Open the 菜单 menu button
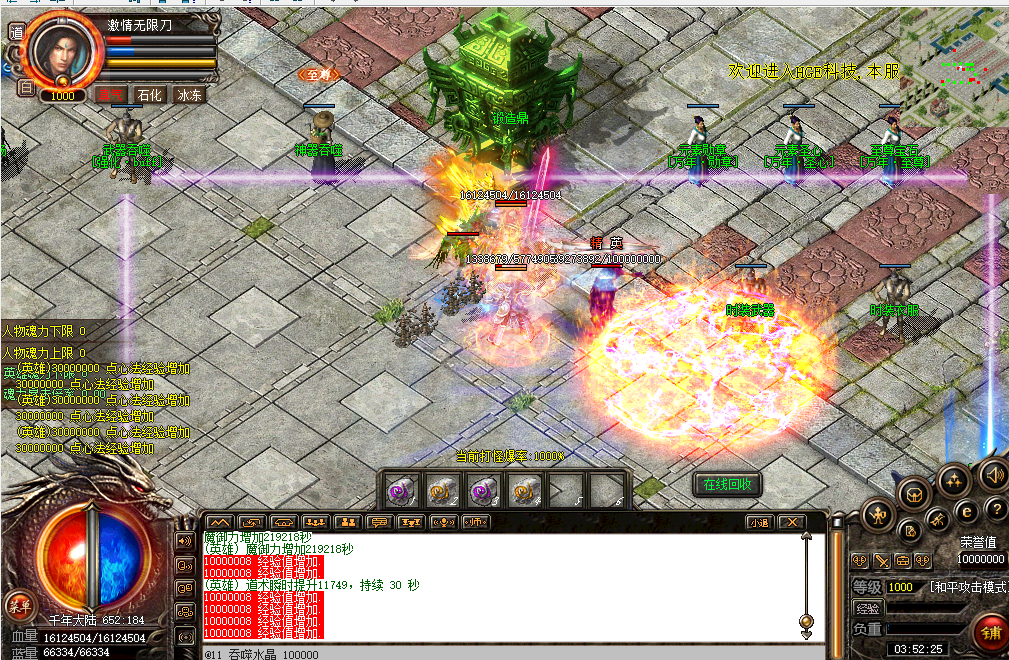This screenshot has width=1009, height=660. coord(19,605)
